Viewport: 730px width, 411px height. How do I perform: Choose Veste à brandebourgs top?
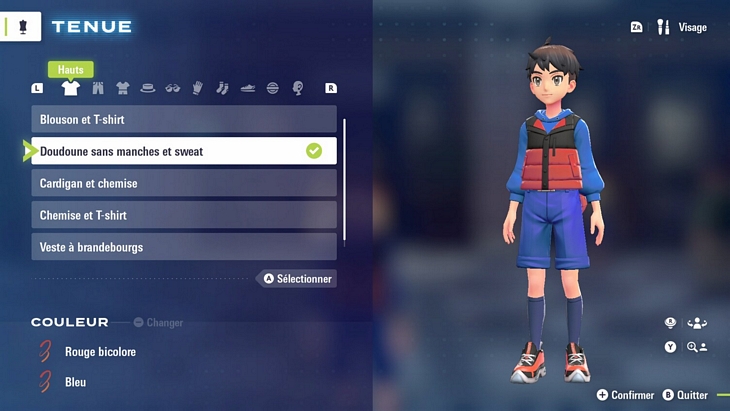(x=184, y=247)
